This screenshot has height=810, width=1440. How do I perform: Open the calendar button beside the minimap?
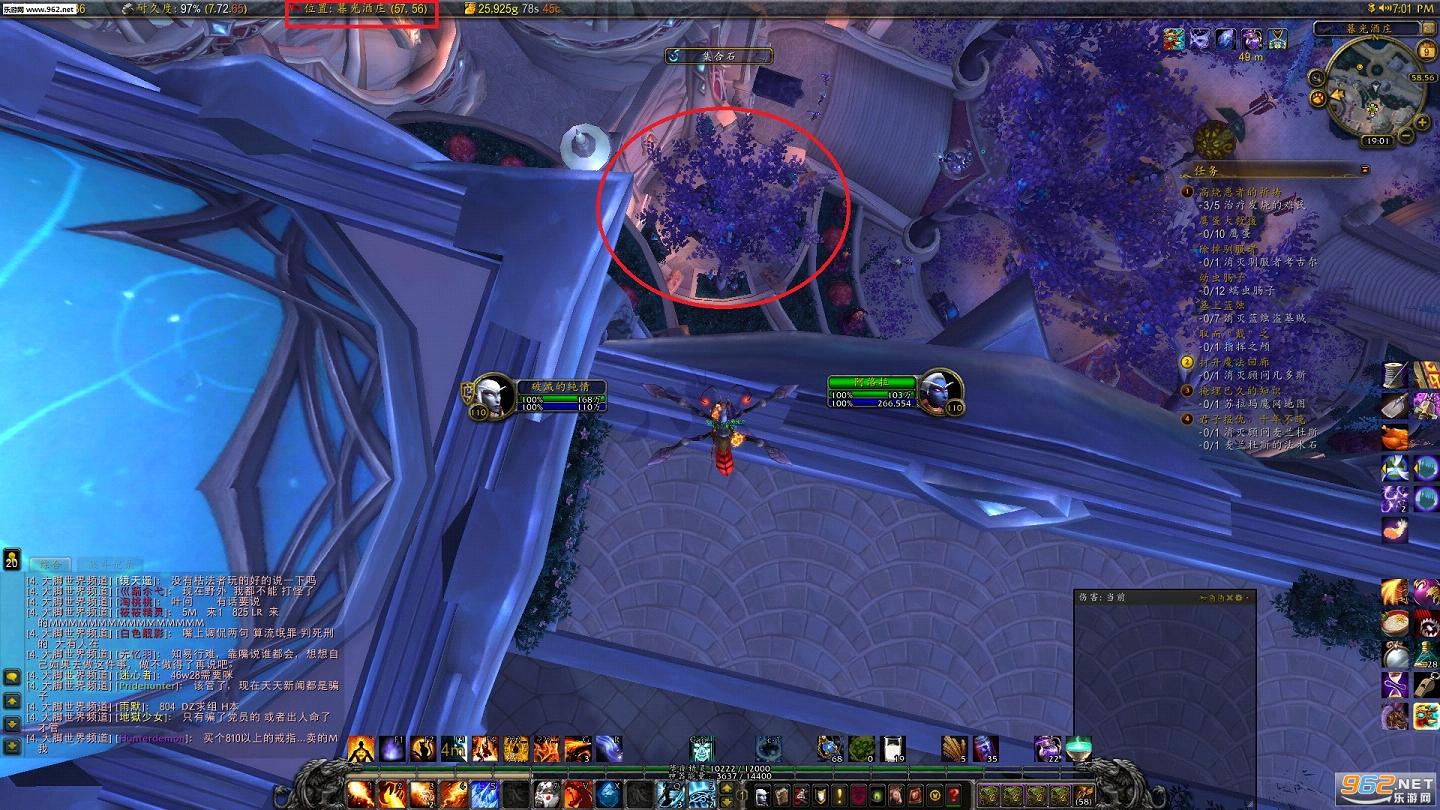(1428, 54)
